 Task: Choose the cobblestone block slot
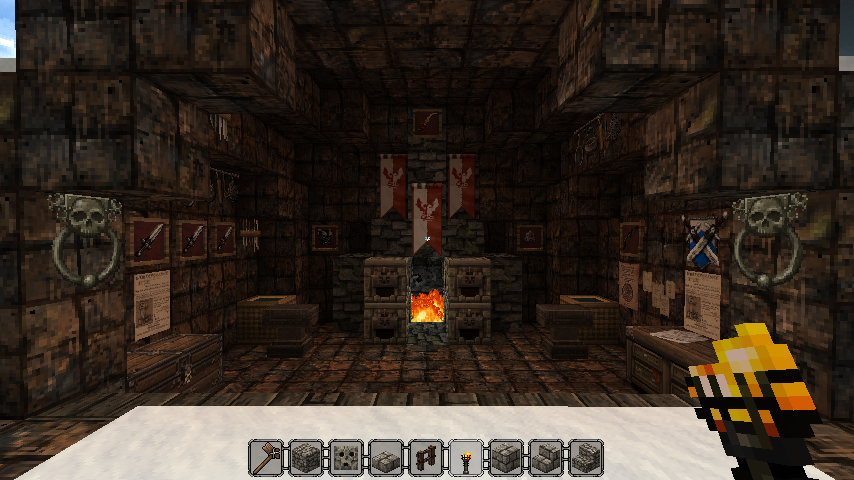(x=306, y=457)
